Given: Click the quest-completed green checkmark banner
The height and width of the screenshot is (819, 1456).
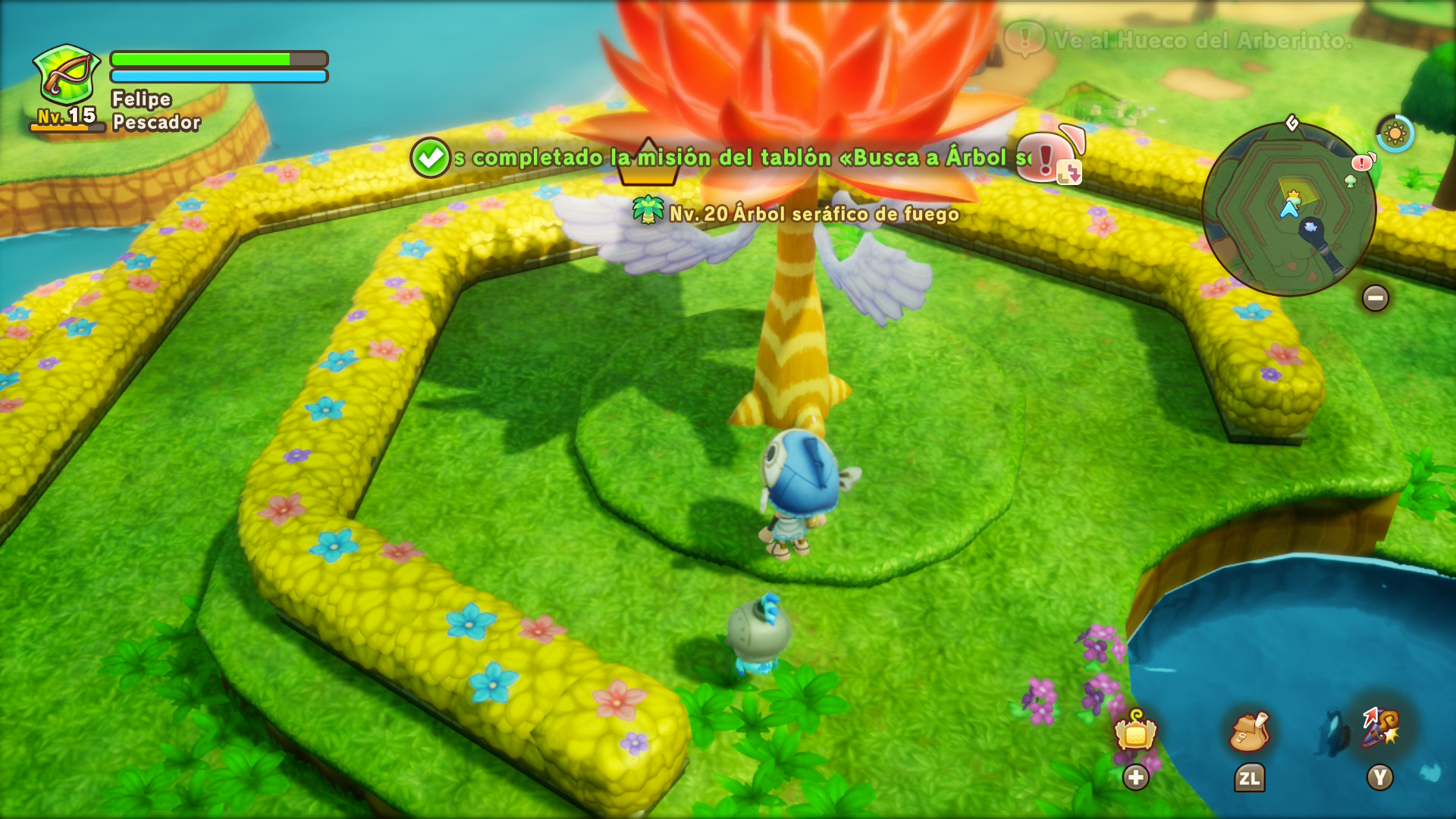Looking at the screenshot, I should coord(430,158).
